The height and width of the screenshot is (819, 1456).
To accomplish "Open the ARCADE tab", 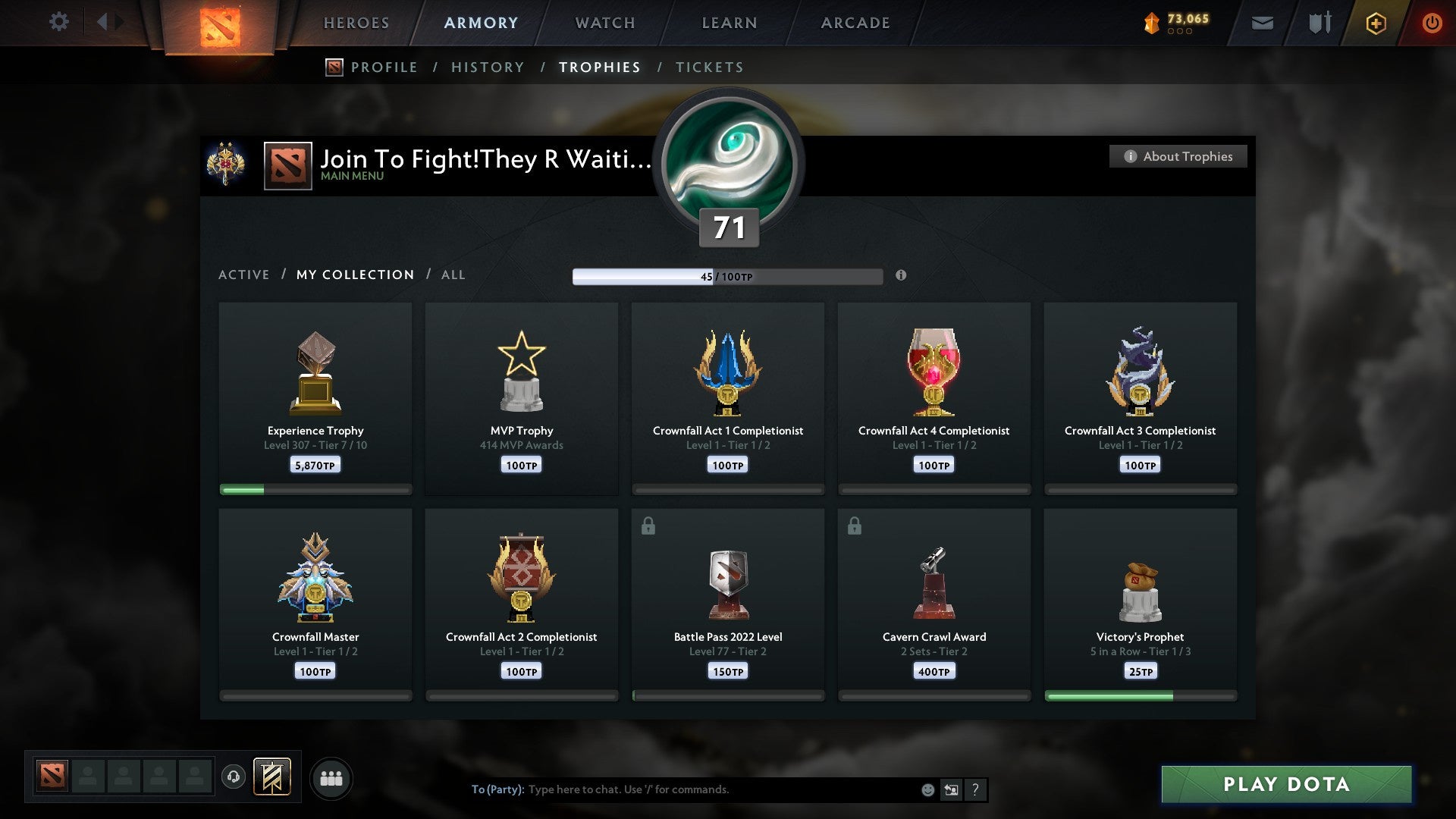I will pyautogui.click(x=855, y=23).
